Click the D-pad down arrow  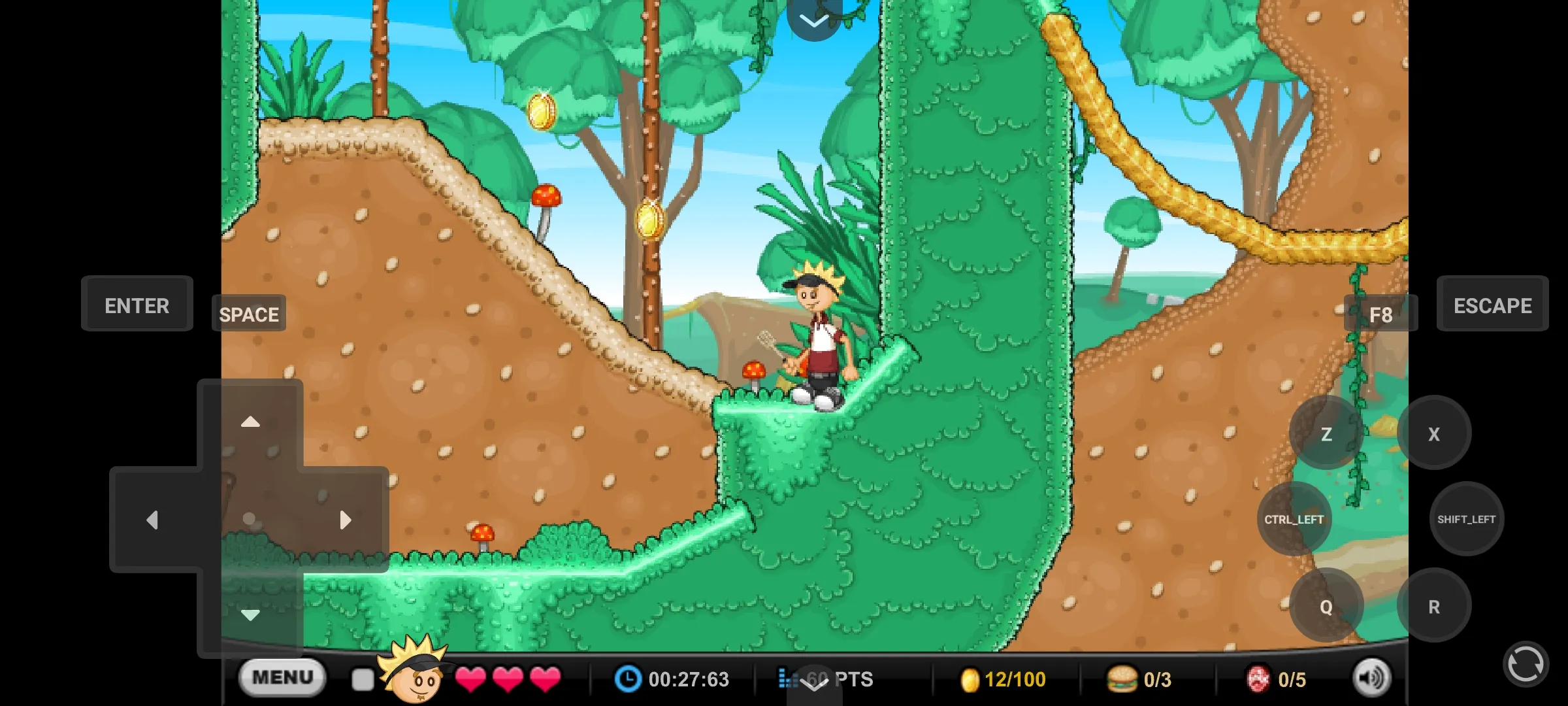point(250,614)
